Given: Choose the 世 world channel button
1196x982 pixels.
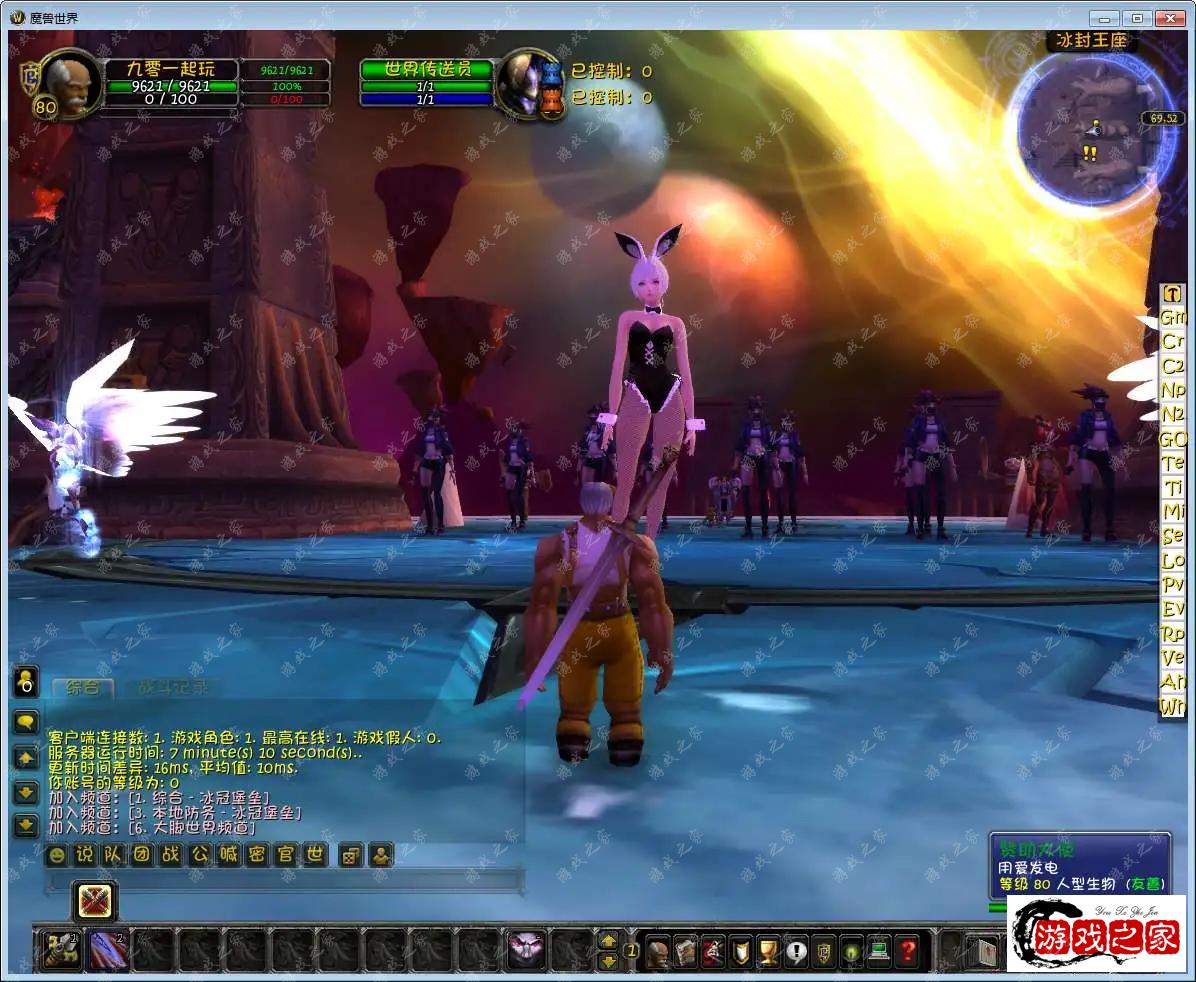Looking at the screenshot, I should tap(315, 855).
